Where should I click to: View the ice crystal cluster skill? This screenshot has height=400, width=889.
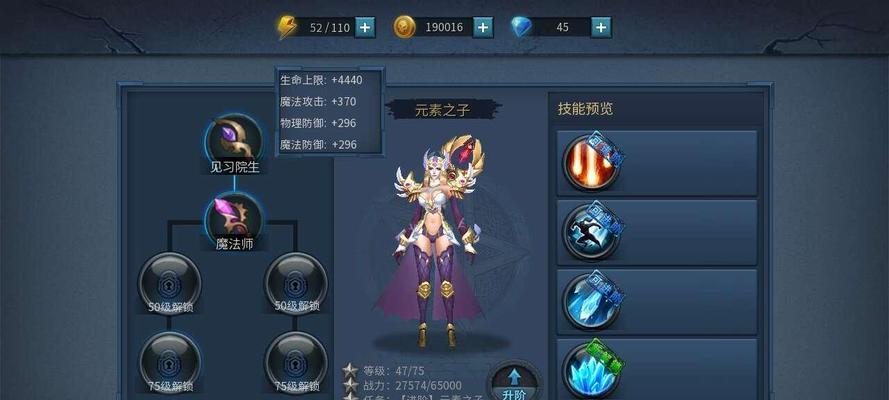(x=589, y=370)
